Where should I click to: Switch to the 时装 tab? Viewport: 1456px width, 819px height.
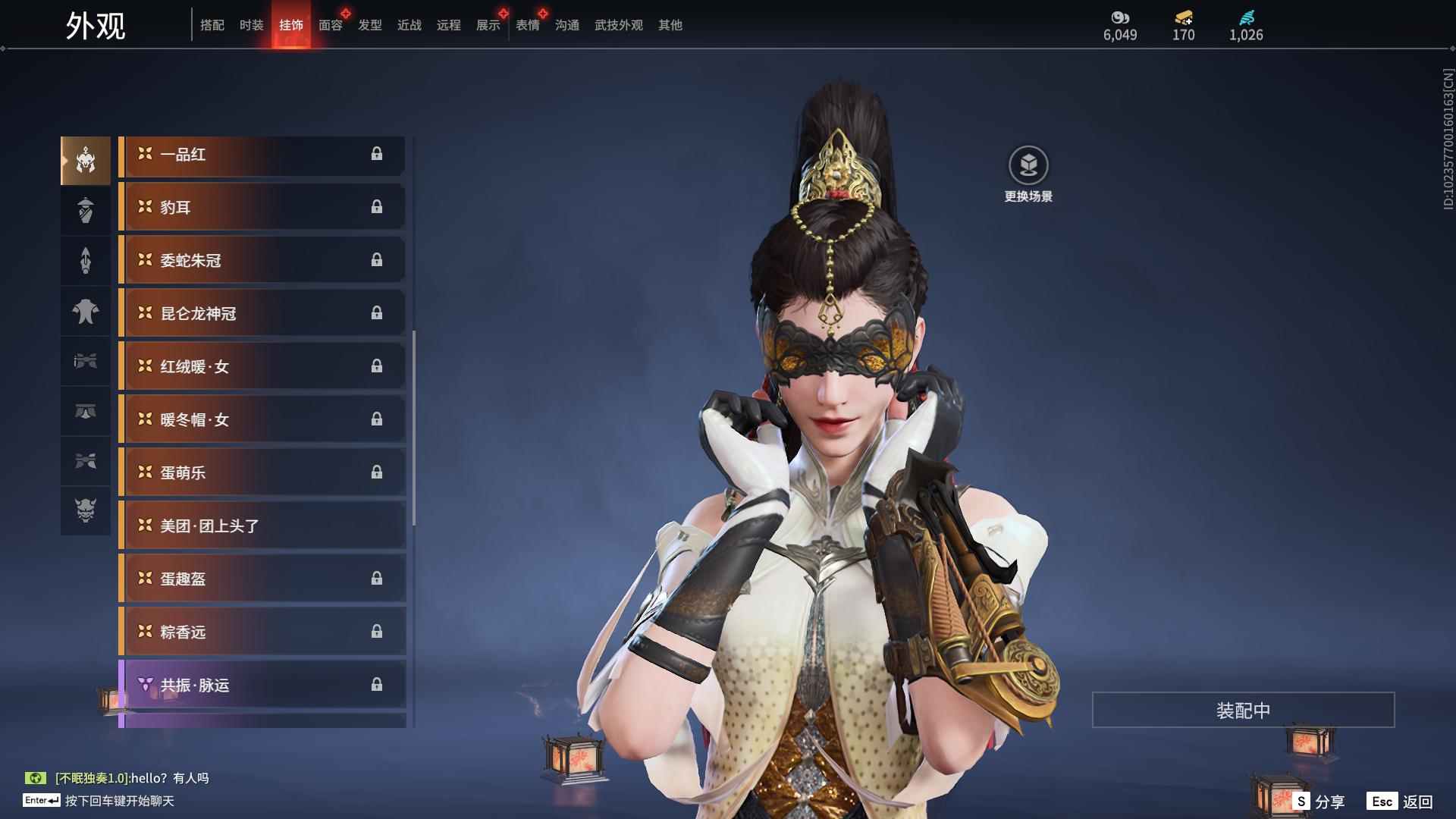[x=251, y=25]
